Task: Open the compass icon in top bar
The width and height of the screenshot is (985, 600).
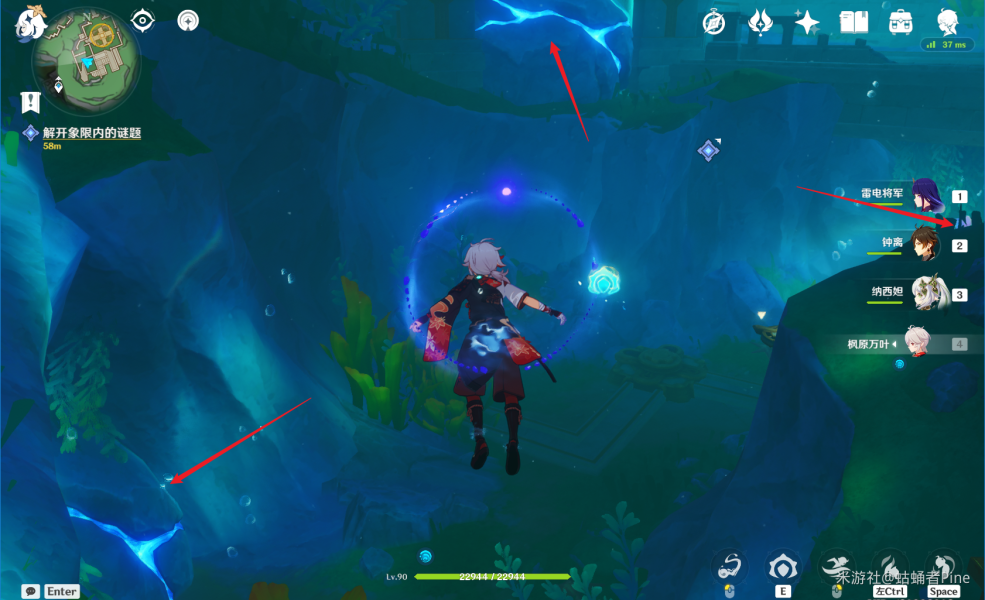Action: [714, 22]
